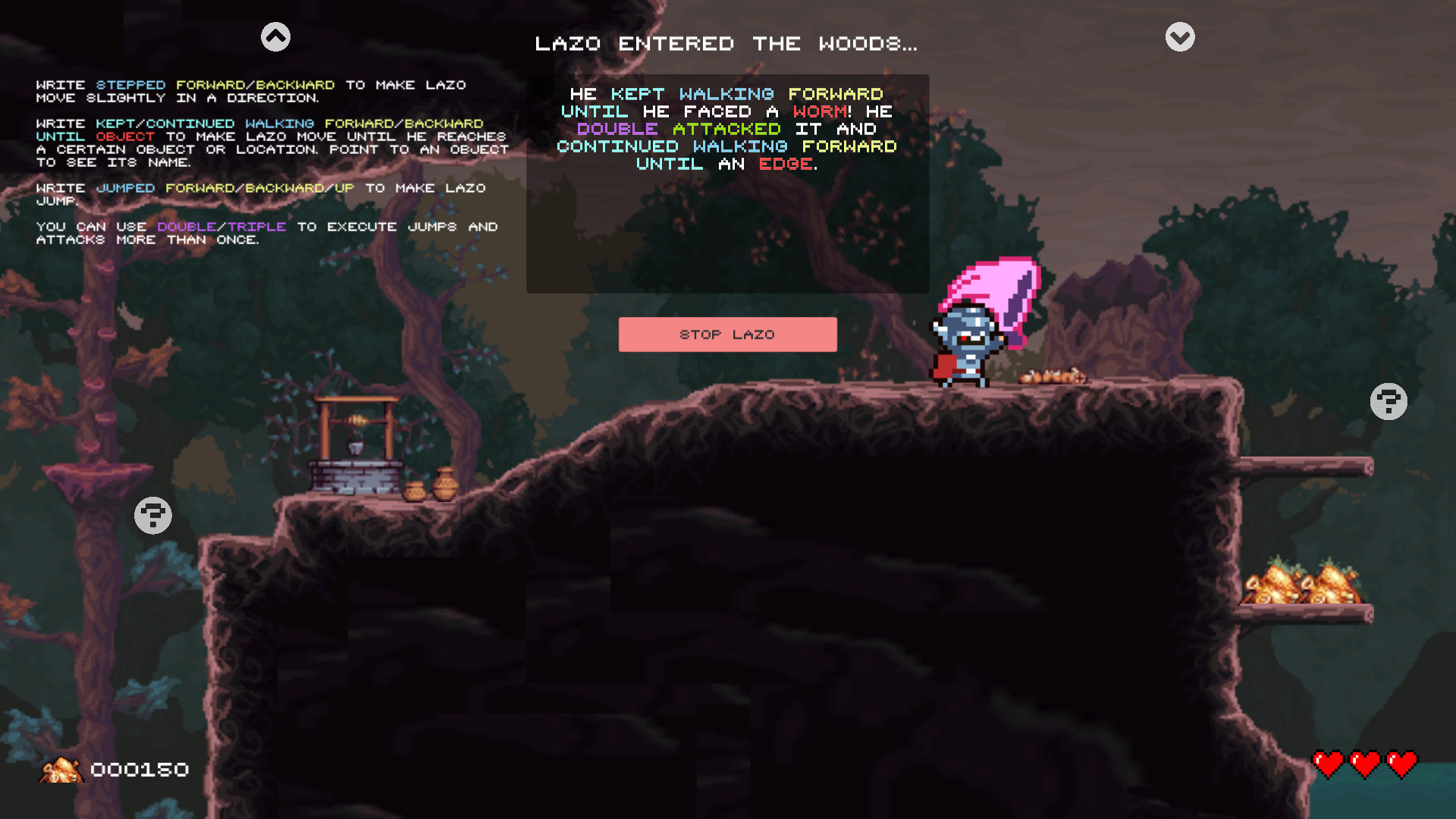Click the EDGE keyword in the story text
This screenshot has height=819, width=1456.
(785, 164)
